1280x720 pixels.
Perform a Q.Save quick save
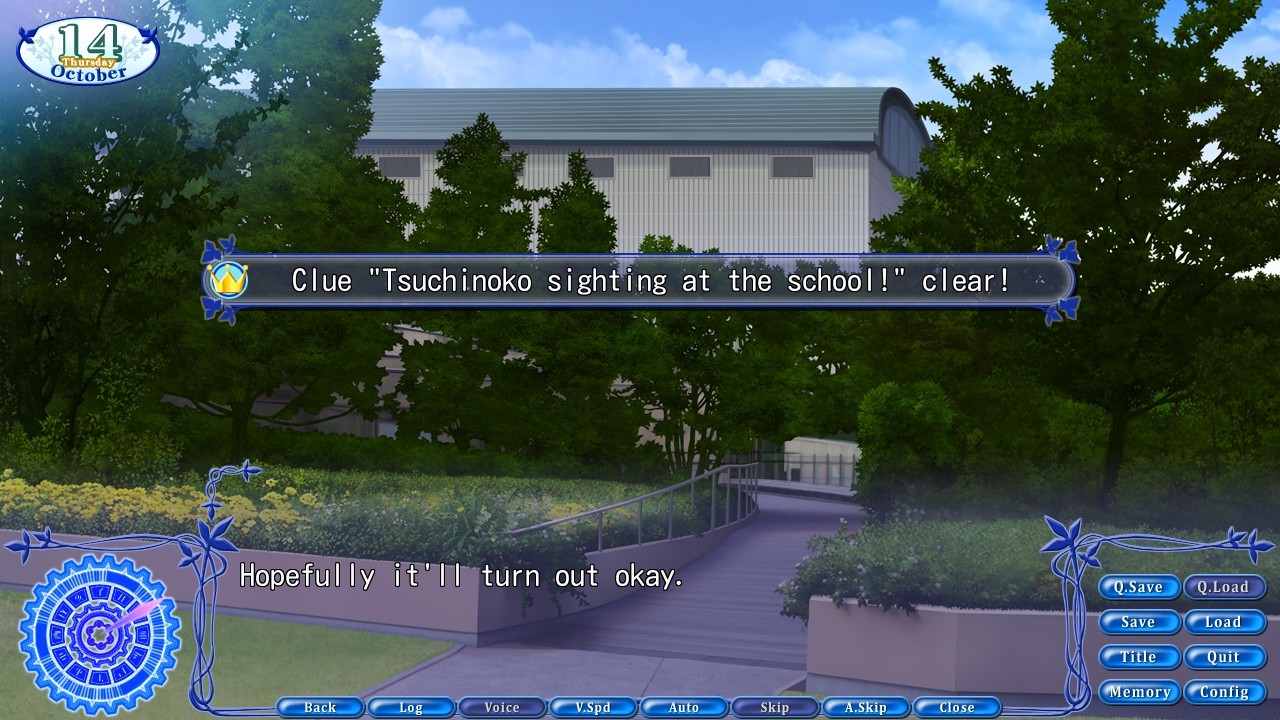tap(1139, 587)
